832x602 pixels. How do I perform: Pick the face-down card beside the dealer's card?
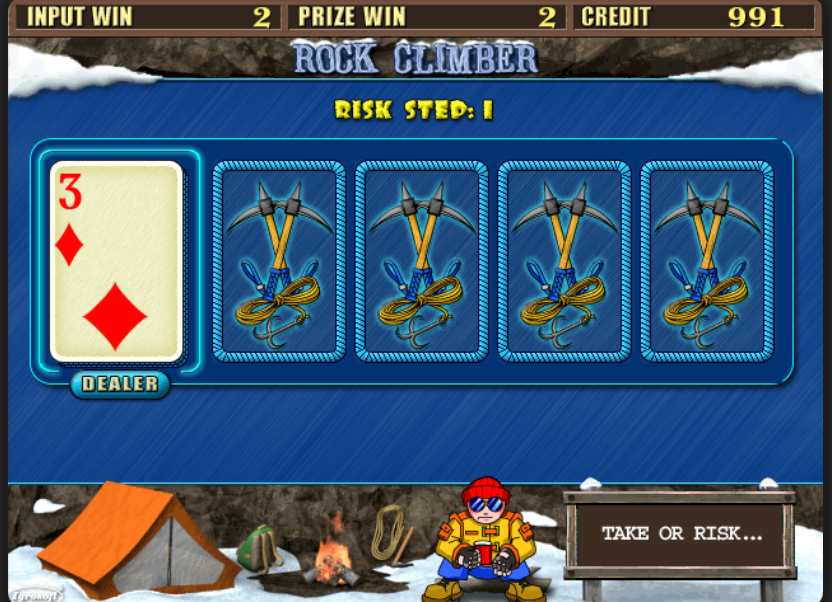[x=279, y=261]
